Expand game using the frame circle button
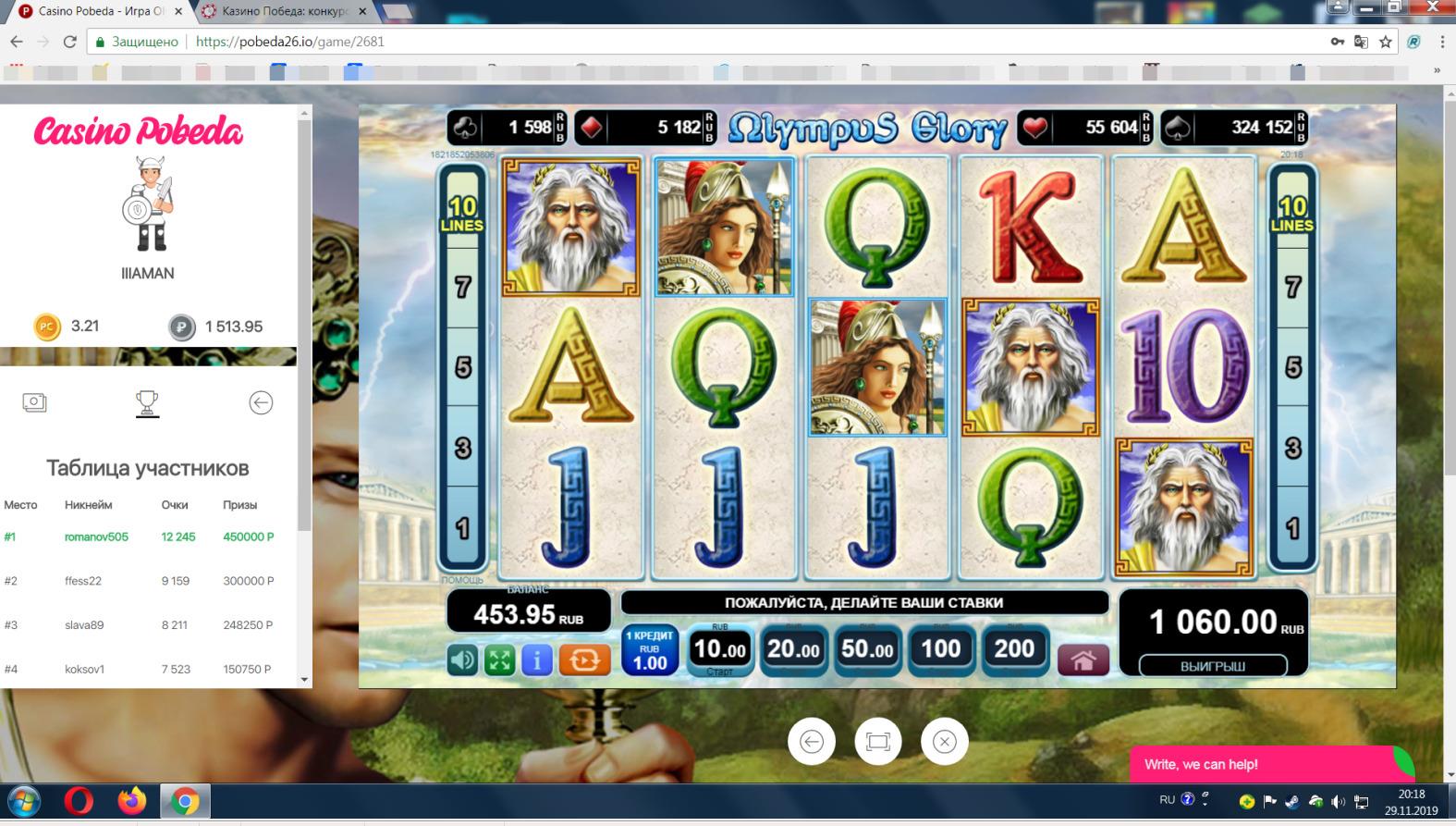Viewport: 1456px width, 826px height. click(877, 742)
